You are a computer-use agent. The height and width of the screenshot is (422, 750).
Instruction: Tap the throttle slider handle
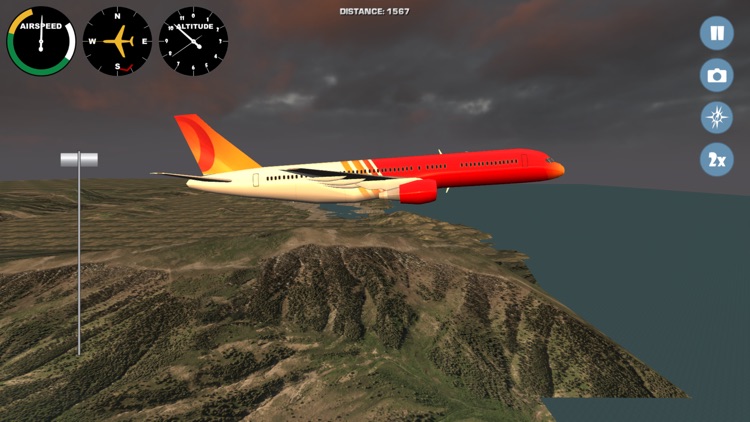click(x=79, y=159)
